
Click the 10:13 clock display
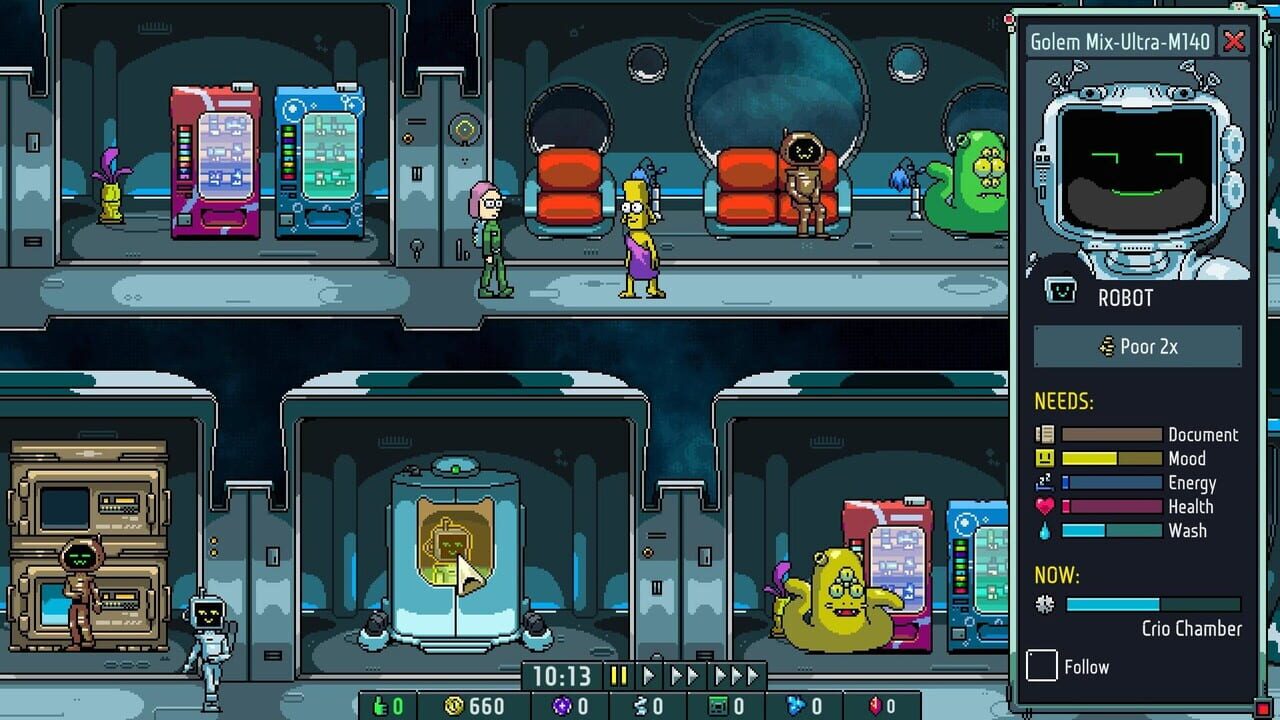tap(563, 674)
